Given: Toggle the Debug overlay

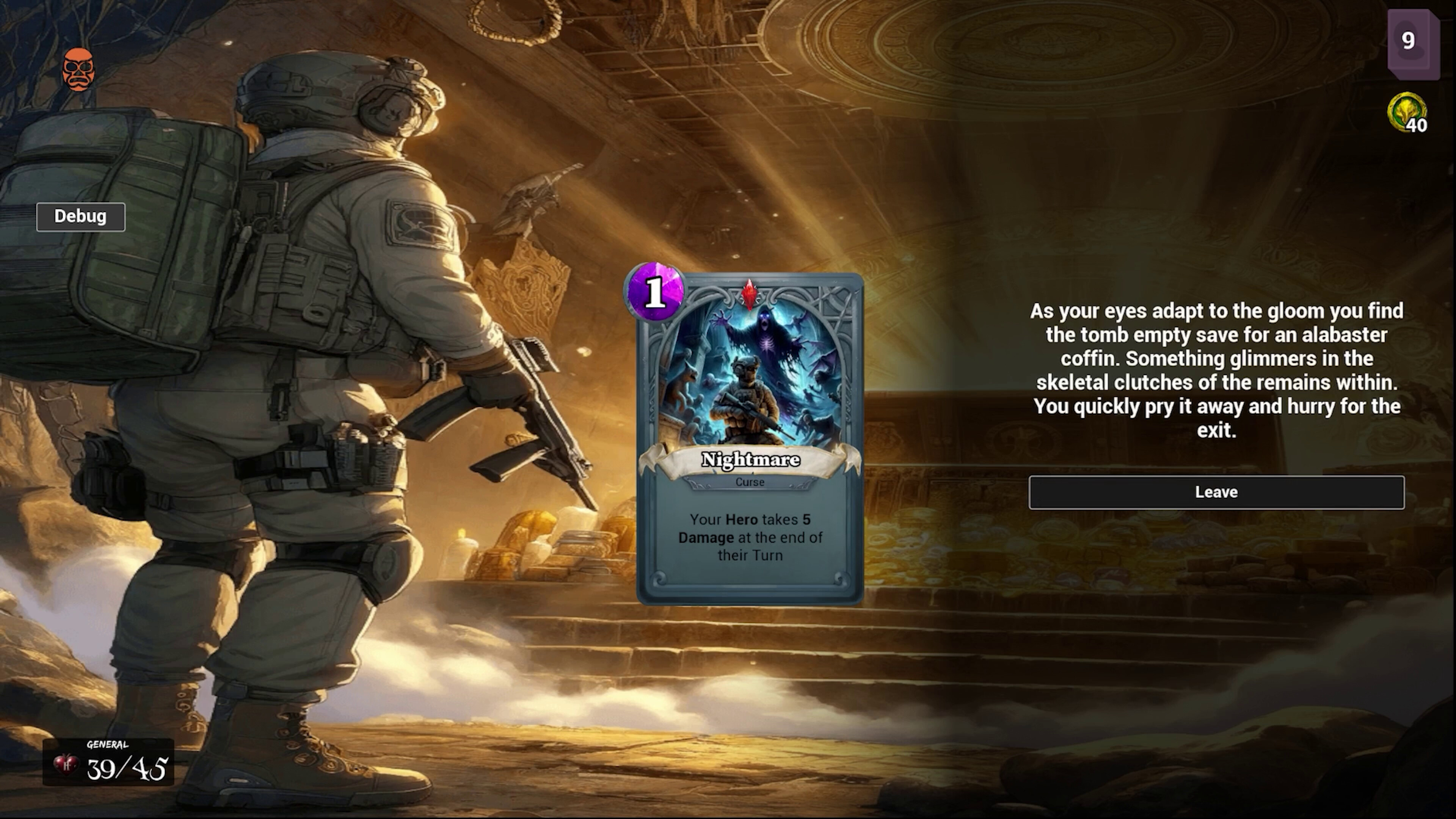Looking at the screenshot, I should pos(80,217).
